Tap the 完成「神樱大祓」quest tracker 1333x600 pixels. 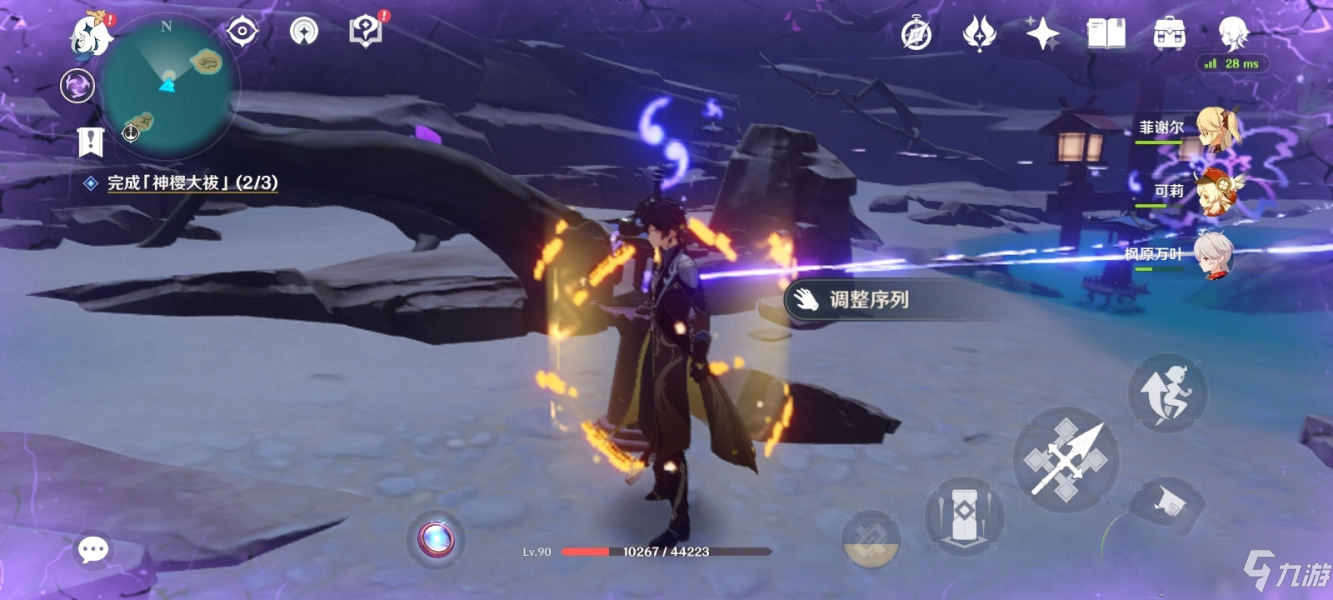coord(192,183)
